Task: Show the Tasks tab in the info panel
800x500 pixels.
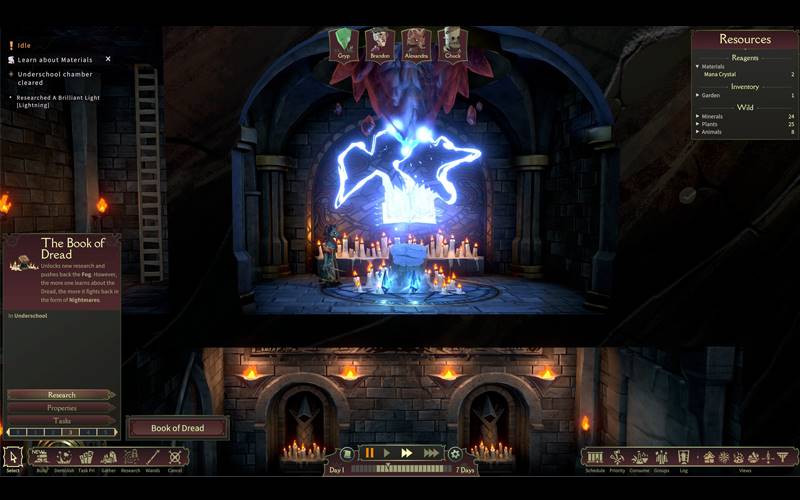Action: tap(61, 421)
